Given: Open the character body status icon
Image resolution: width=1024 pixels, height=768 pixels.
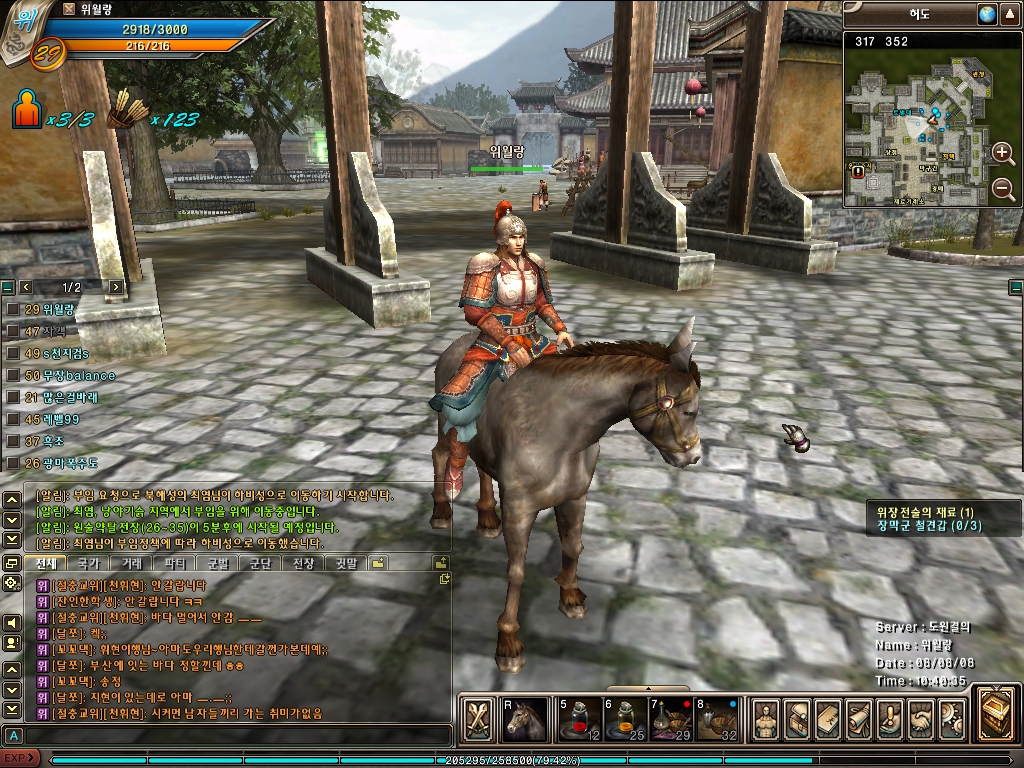Looking at the screenshot, I should [766, 719].
